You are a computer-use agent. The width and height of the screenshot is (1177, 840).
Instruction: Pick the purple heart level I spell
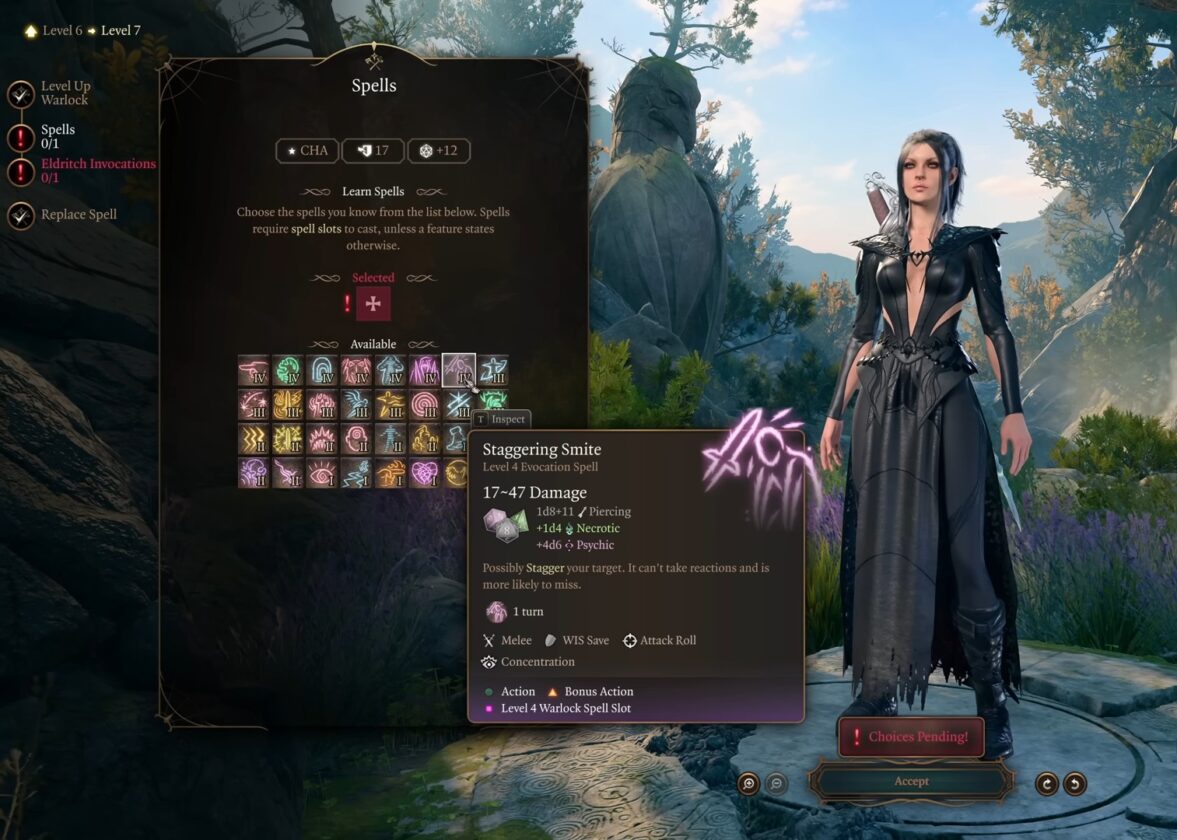pyautogui.click(x=424, y=473)
